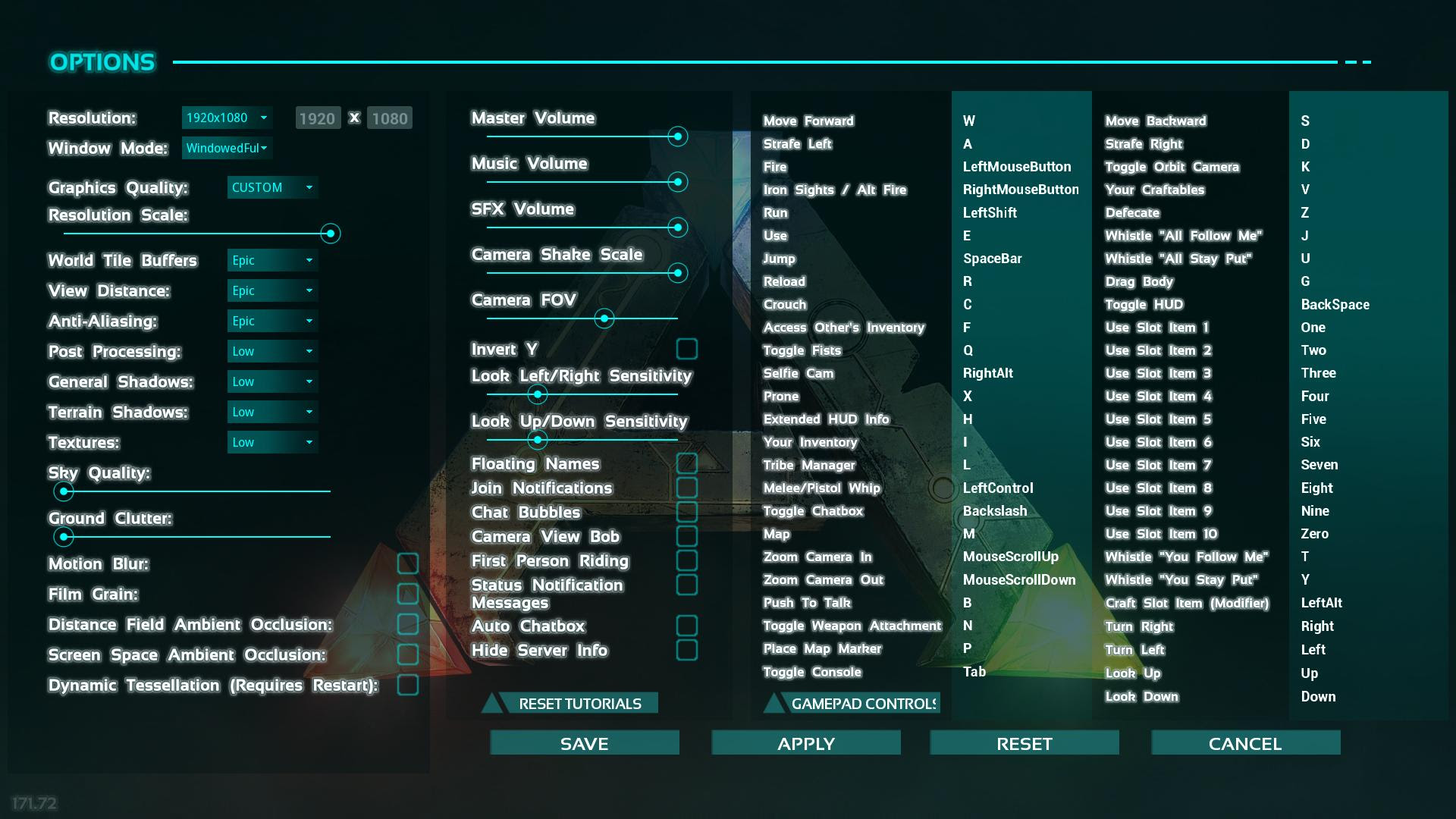
Task: Click the Master Volume slider handle
Action: pyautogui.click(x=677, y=136)
